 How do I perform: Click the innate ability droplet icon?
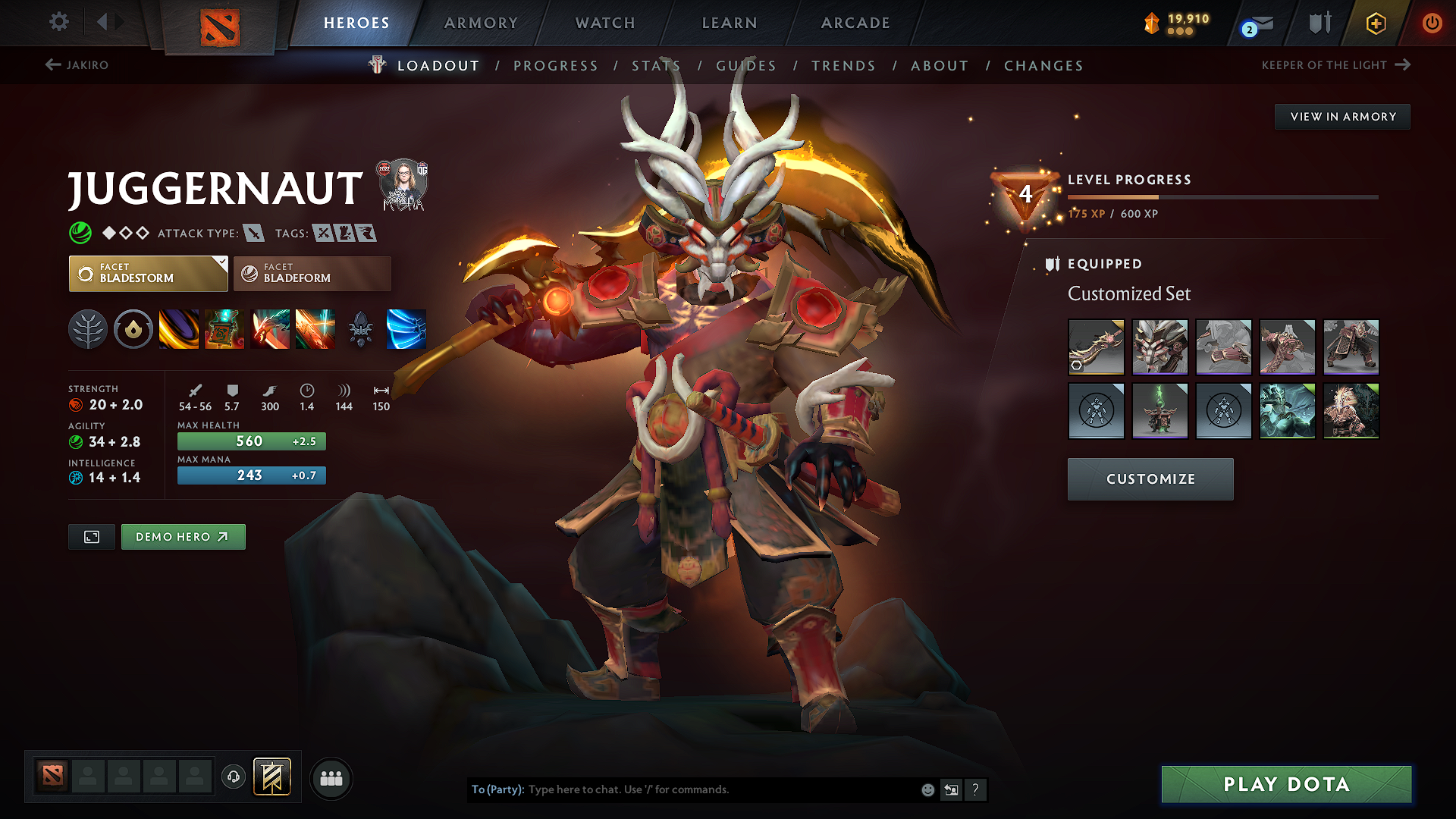click(x=133, y=328)
